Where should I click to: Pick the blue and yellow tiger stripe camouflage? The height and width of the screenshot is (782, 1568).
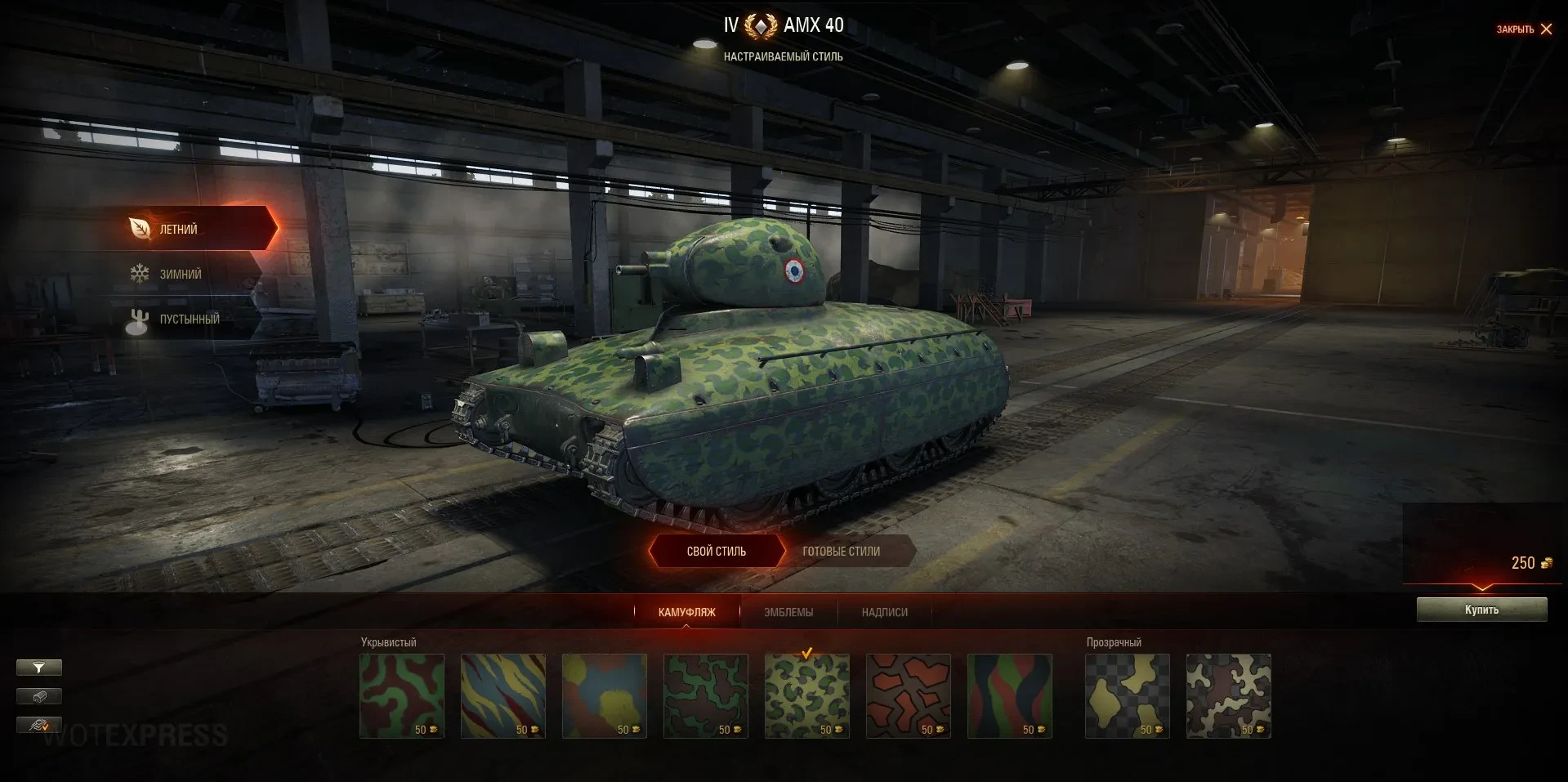coord(503,695)
